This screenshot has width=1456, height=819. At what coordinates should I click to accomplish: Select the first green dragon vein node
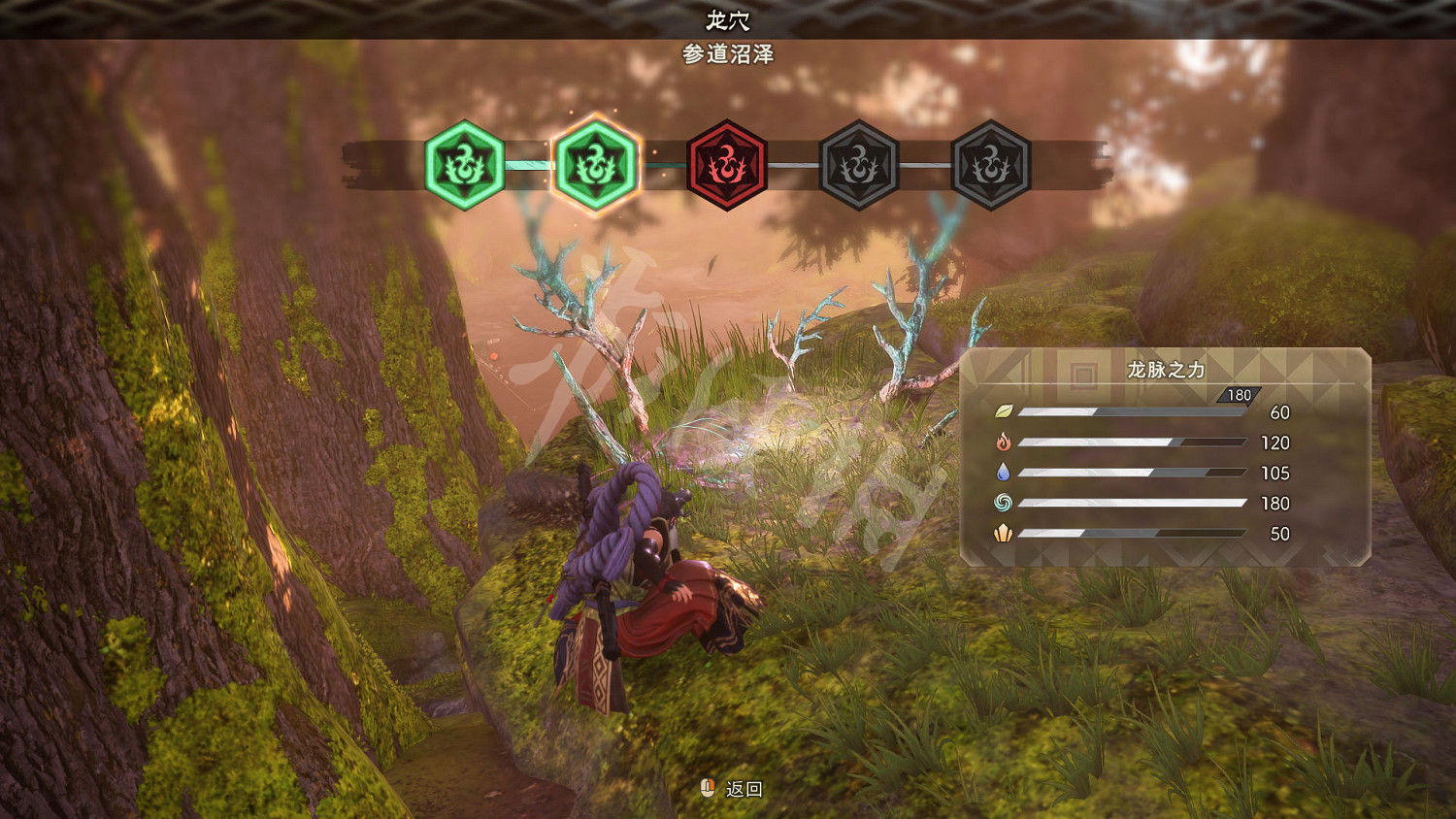[x=463, y=165]
